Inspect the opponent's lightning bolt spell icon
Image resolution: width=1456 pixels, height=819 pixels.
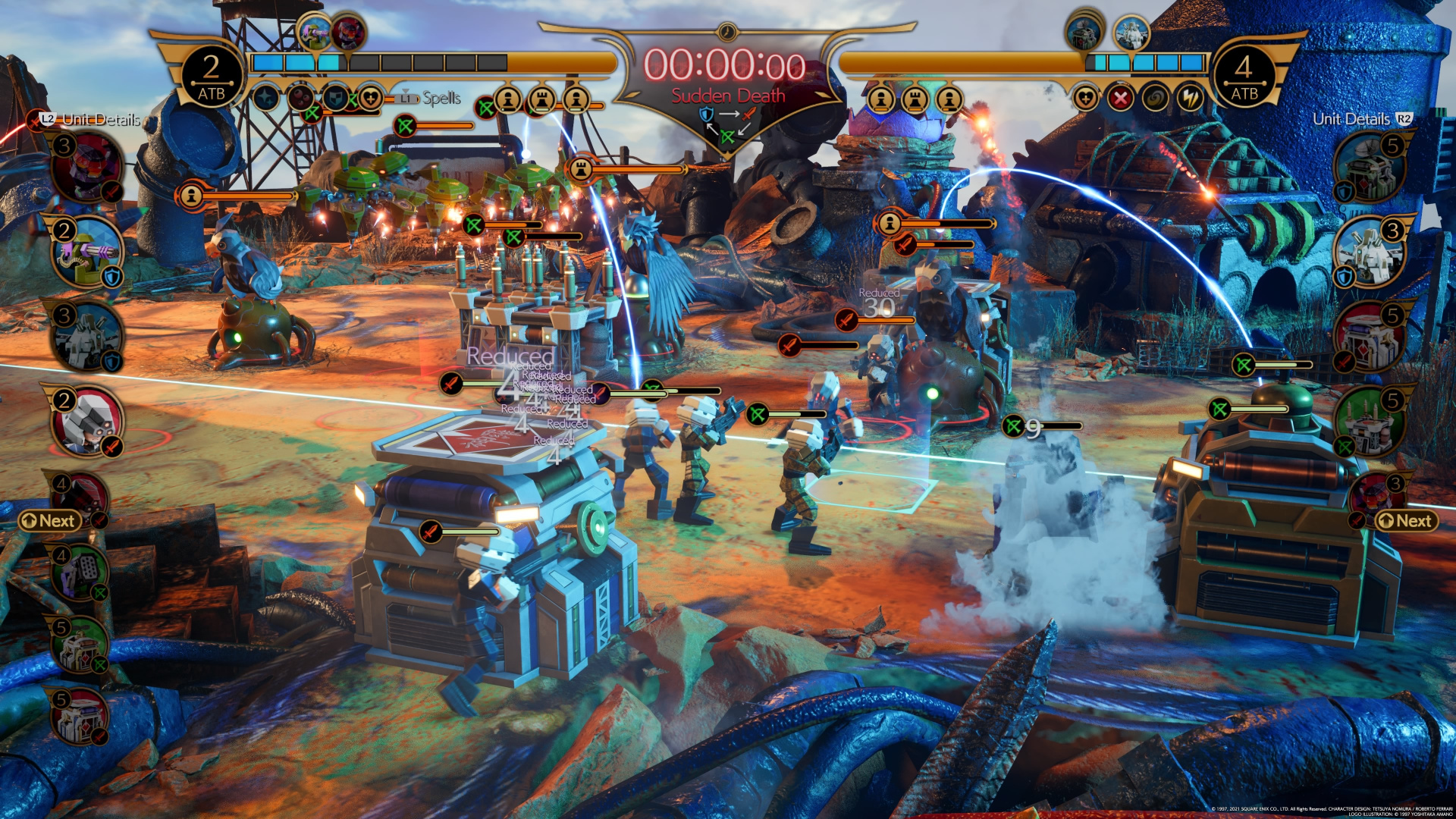tap(1190, 98)
